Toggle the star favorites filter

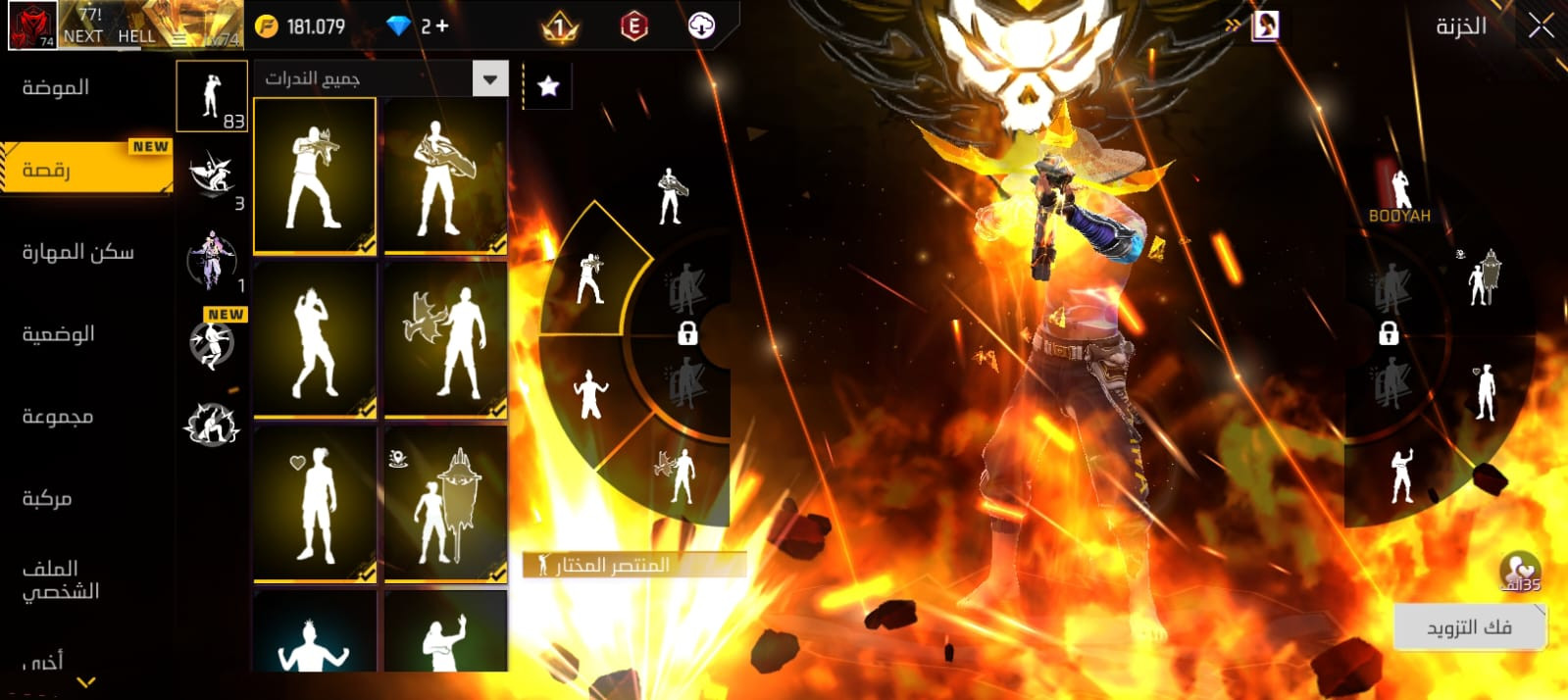click(548, 86)
